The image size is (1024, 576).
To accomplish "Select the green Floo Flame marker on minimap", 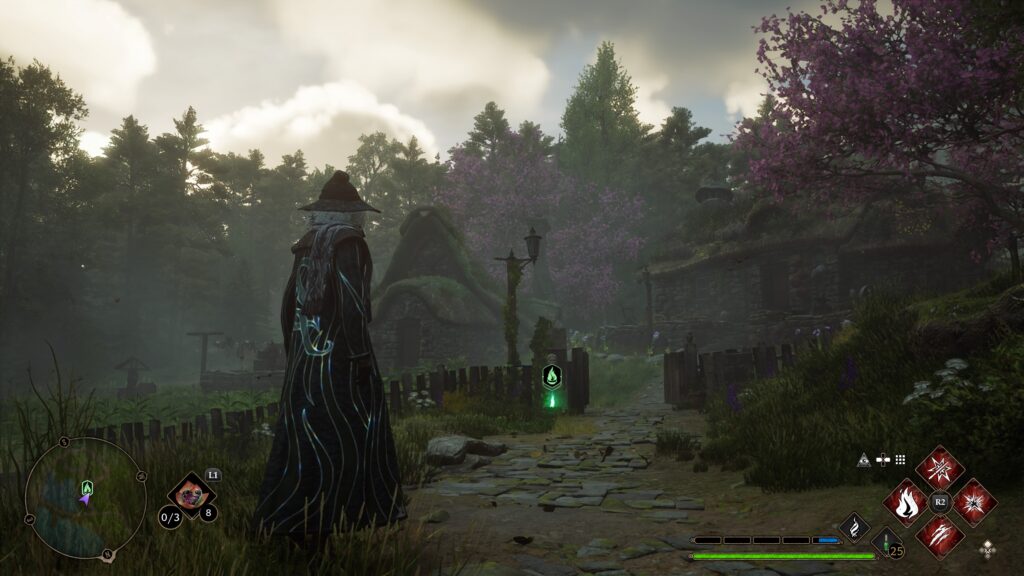I will point(86,487).
